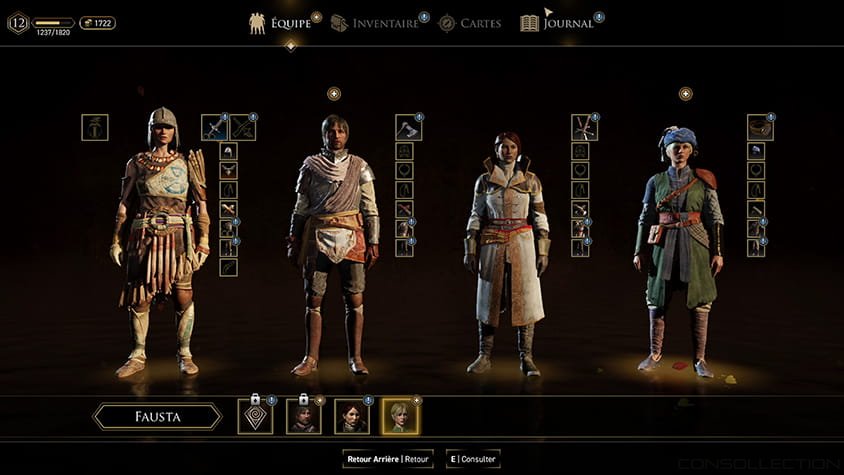This screenshot has height=475, width=844.
Task: Click the plus icon above the turbaned companion
Action: pyautogui.click(x=686, y=94)
